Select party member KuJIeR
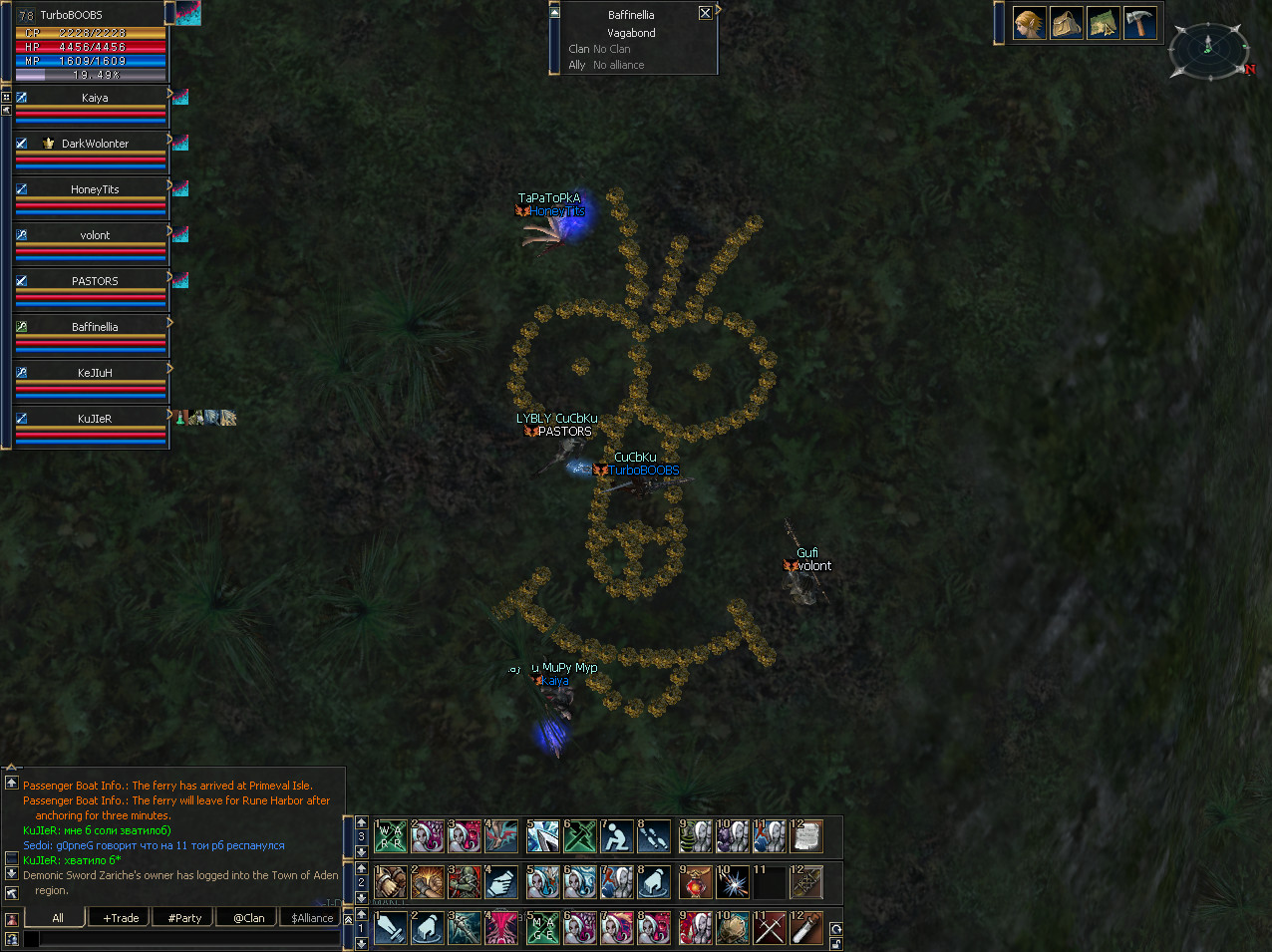The width and height of the screenshot is (1272, 952). 94,420
